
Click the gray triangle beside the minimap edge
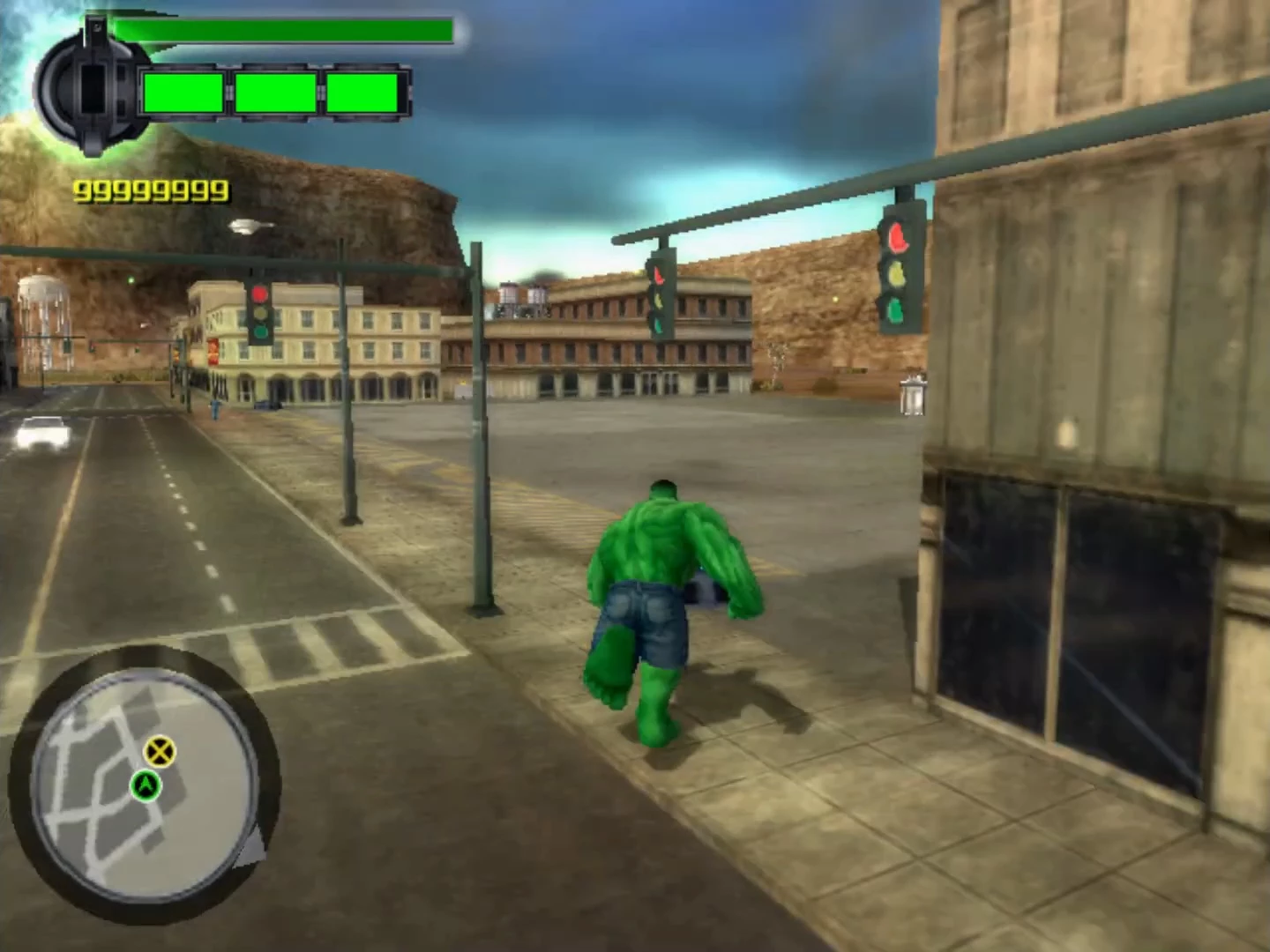pyautogui.click(x=250, y=848)
